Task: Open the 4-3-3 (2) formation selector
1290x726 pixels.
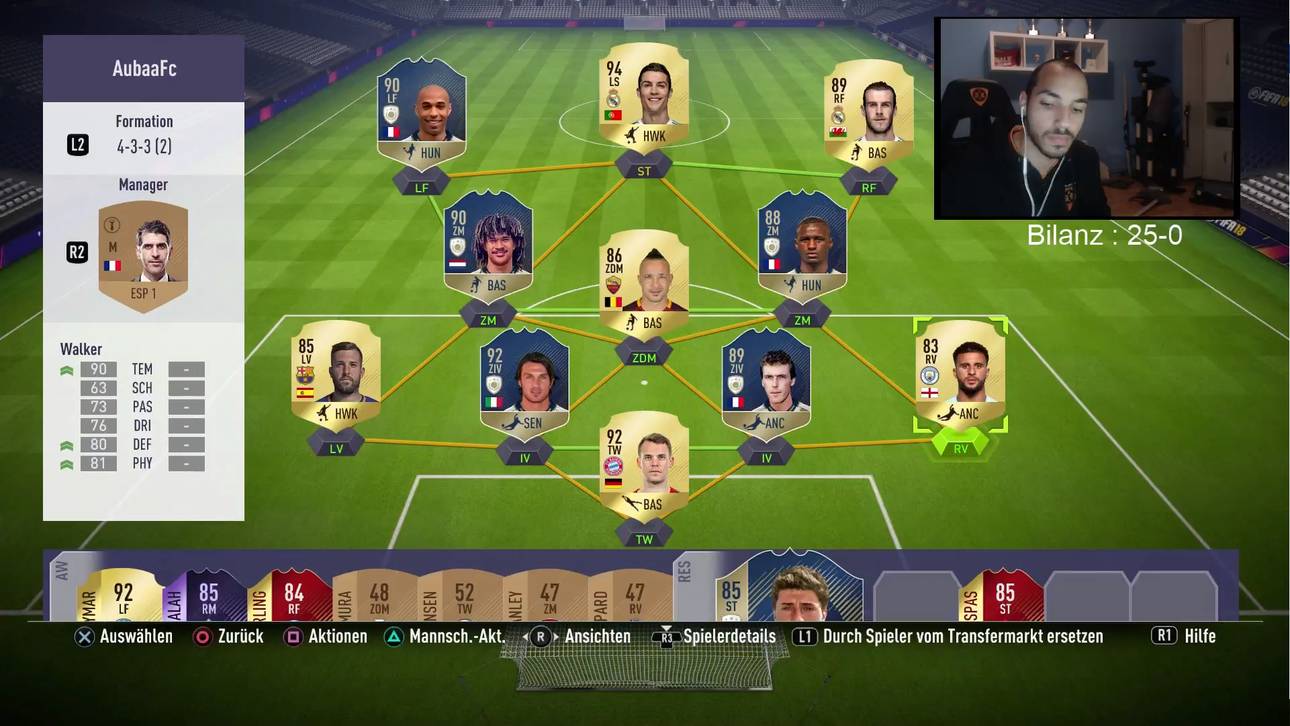Action: coord(144,146)
